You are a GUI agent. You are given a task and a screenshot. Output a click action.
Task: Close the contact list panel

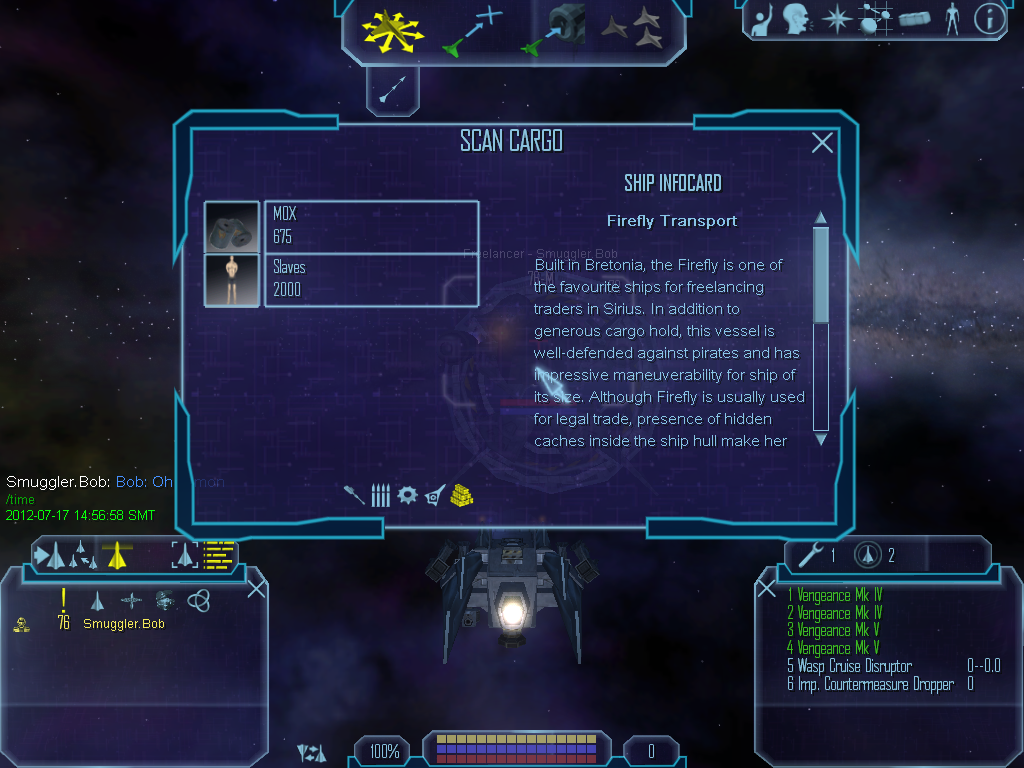[x=257, y=588]
